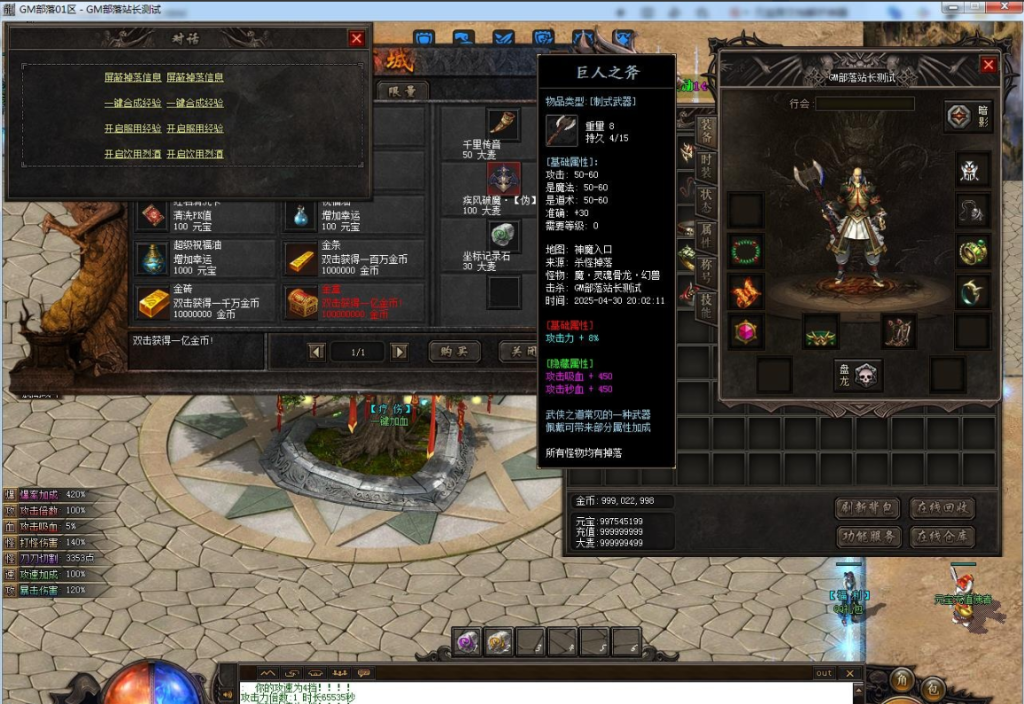Close the 对话 dialogue window
Viewport: 1024px width, 704px height.
tap(357, 38)
